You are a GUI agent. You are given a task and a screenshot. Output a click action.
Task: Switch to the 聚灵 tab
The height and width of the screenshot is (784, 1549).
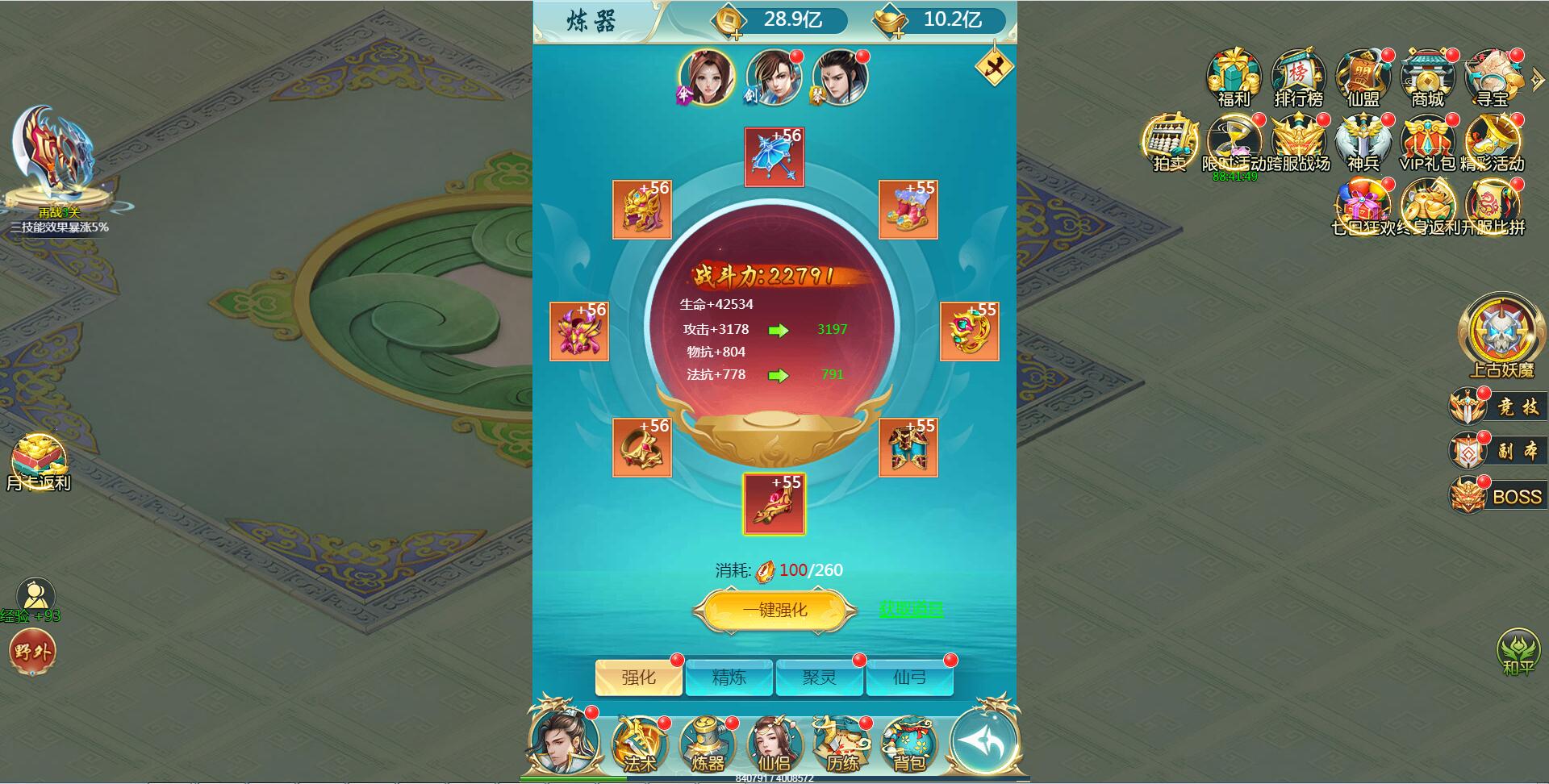(820, 678)
